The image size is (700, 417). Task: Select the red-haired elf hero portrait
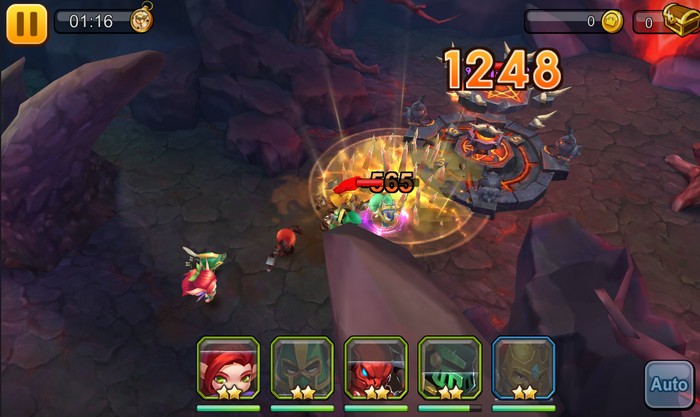point(228,369)
